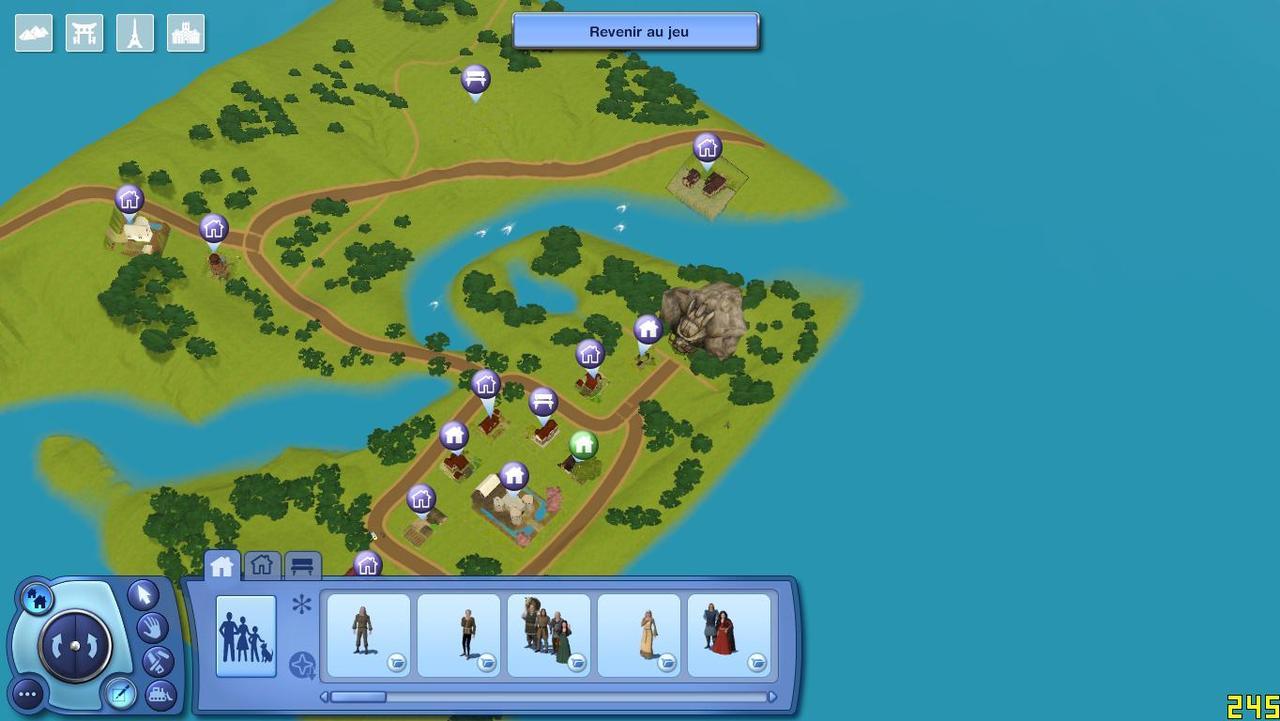The image size is (1280, 721).
Task: Click the snowflake icon beside households
Action: 302,604
